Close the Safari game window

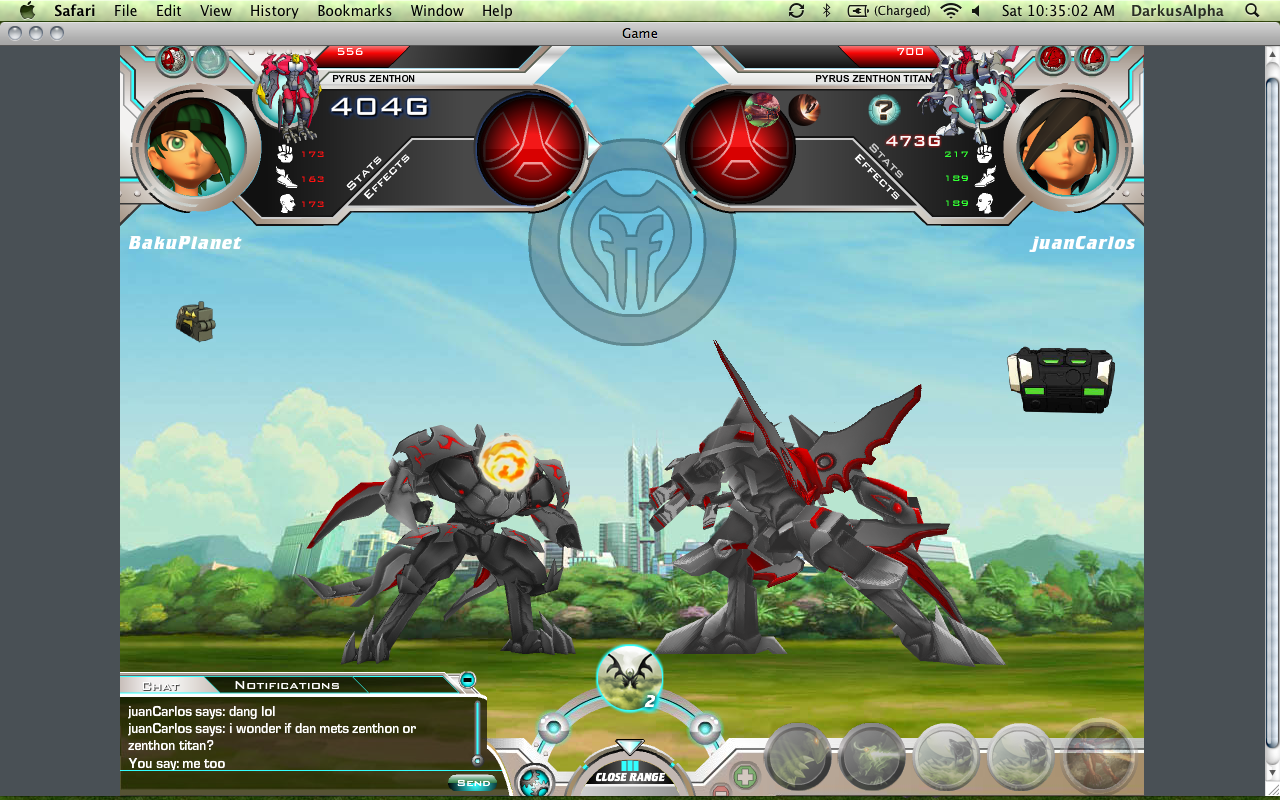tap(14, 33)
